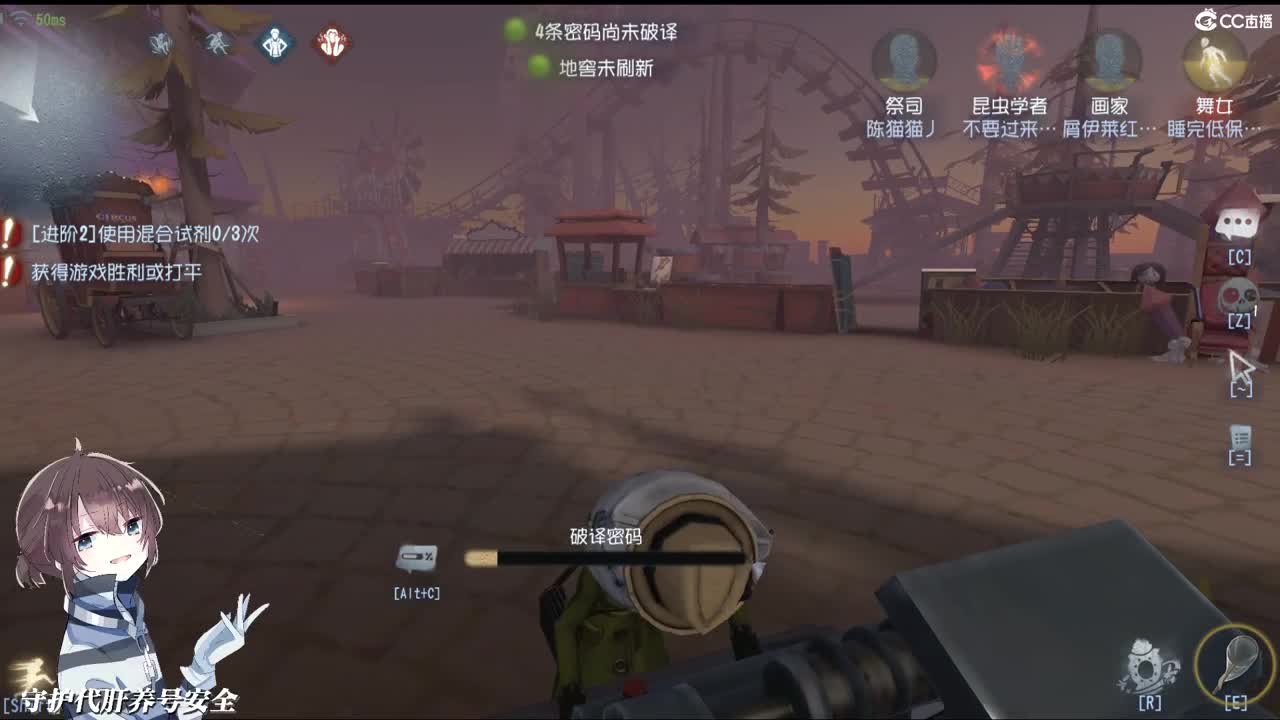Screen dimensions: 1280x720
Task: Send the skull emote via the [Z] icon
Action: 1237,294
